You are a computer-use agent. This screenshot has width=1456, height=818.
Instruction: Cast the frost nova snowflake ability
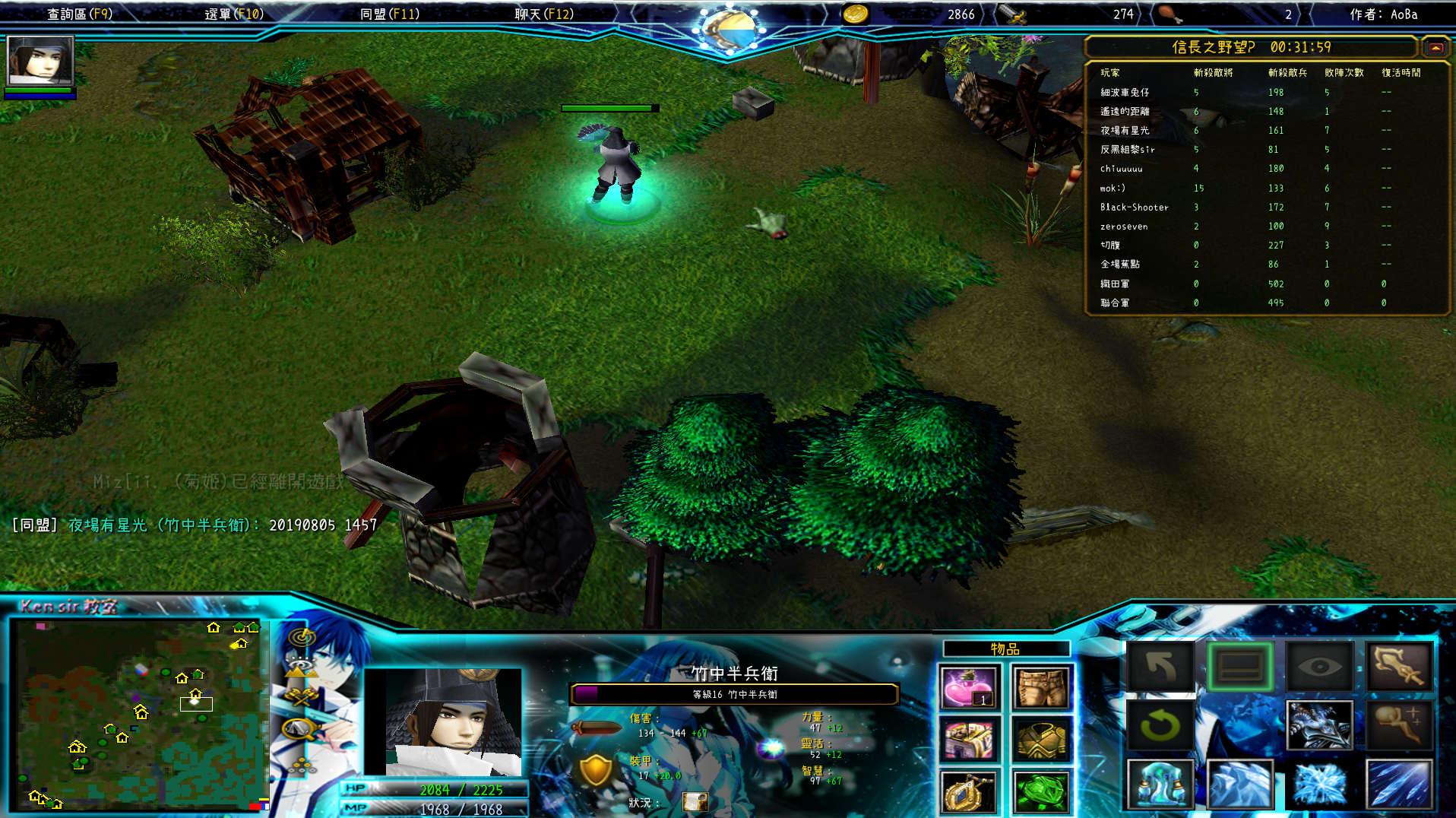[x=1320, y=784]
